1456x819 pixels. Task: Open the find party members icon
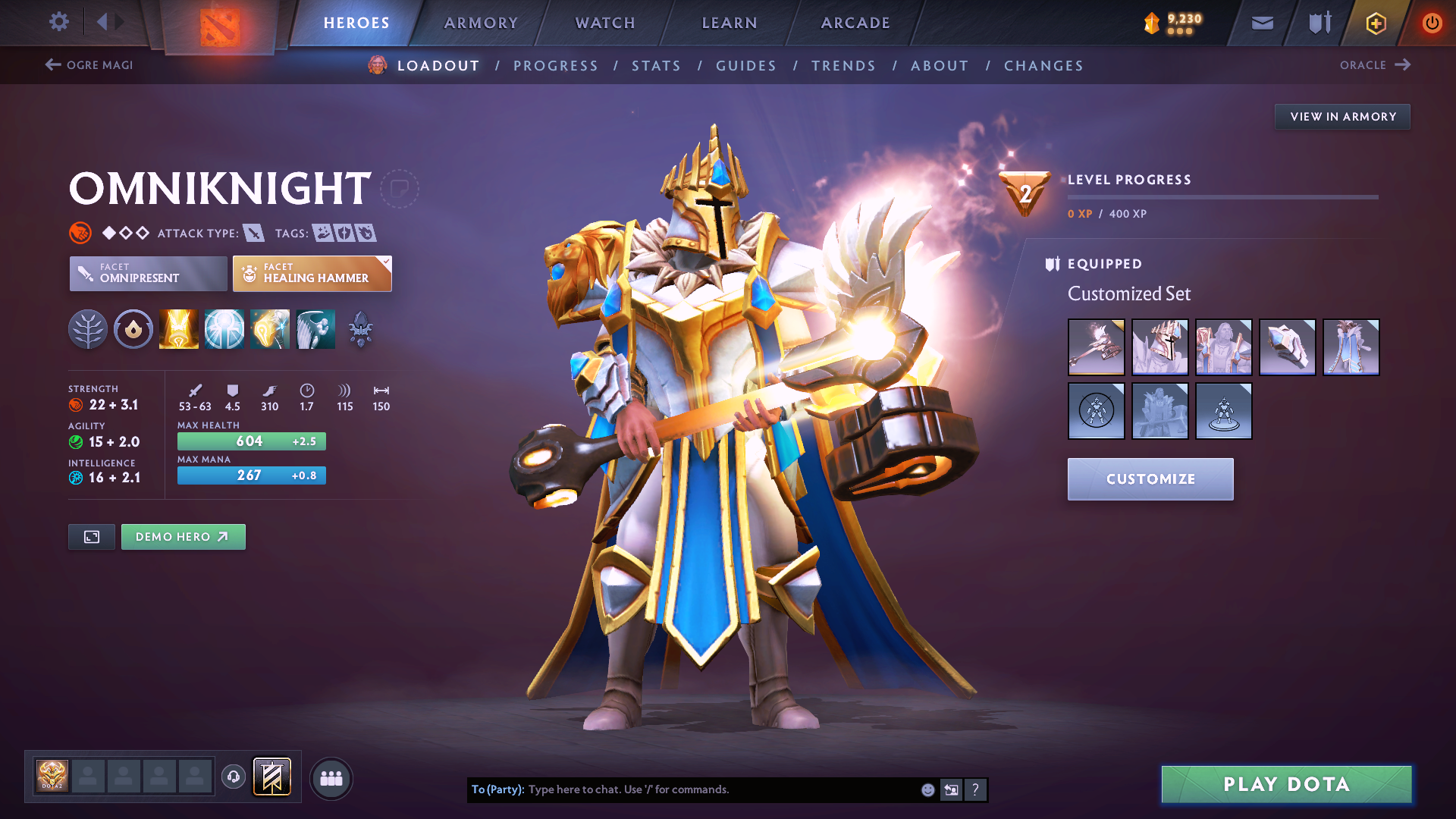point(331,777)
